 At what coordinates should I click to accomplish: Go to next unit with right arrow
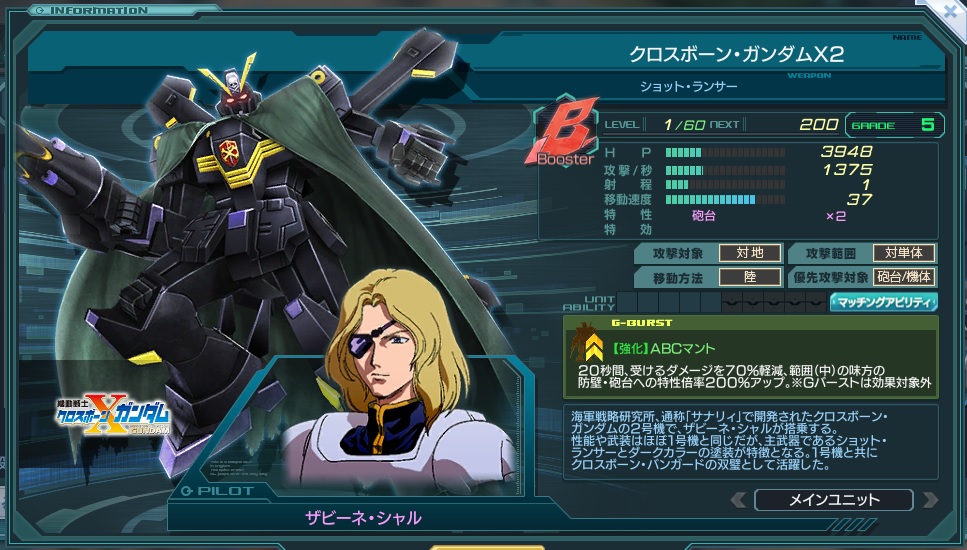(929, 500)
